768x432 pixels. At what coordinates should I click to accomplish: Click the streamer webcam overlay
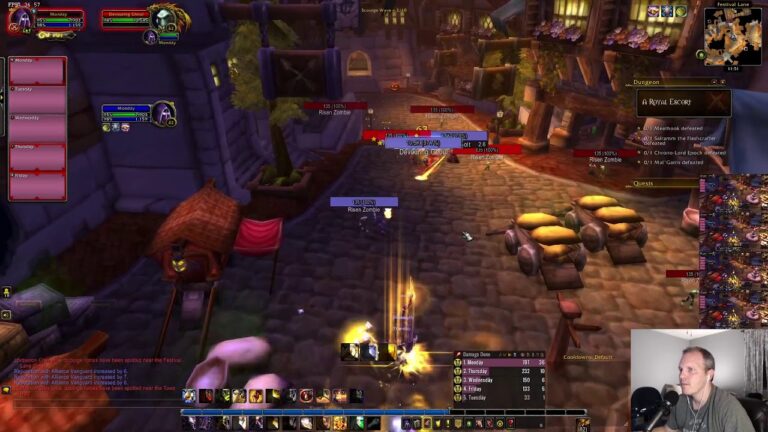click(697, 381)
